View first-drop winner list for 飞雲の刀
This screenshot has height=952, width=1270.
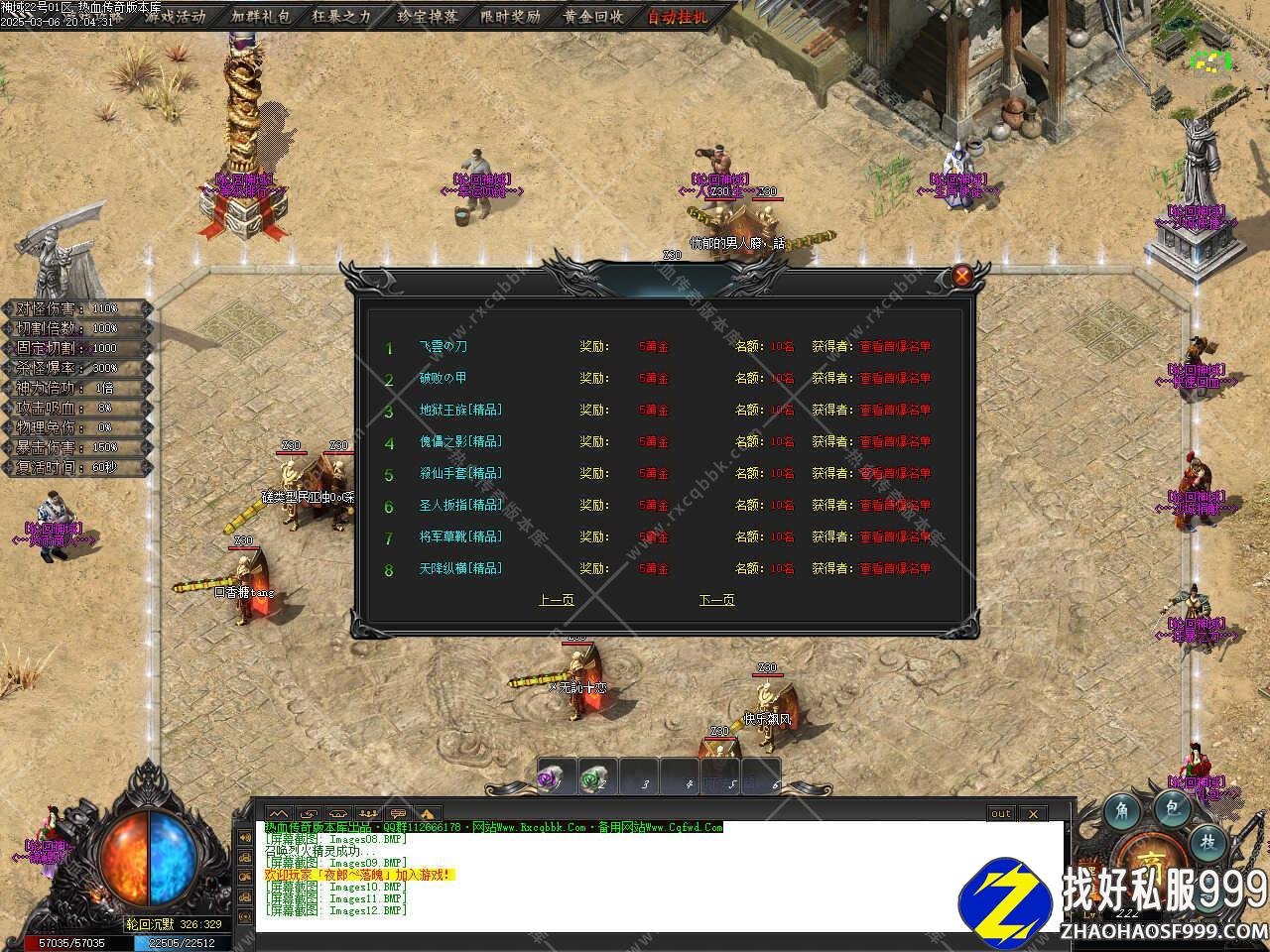point(895,347)
